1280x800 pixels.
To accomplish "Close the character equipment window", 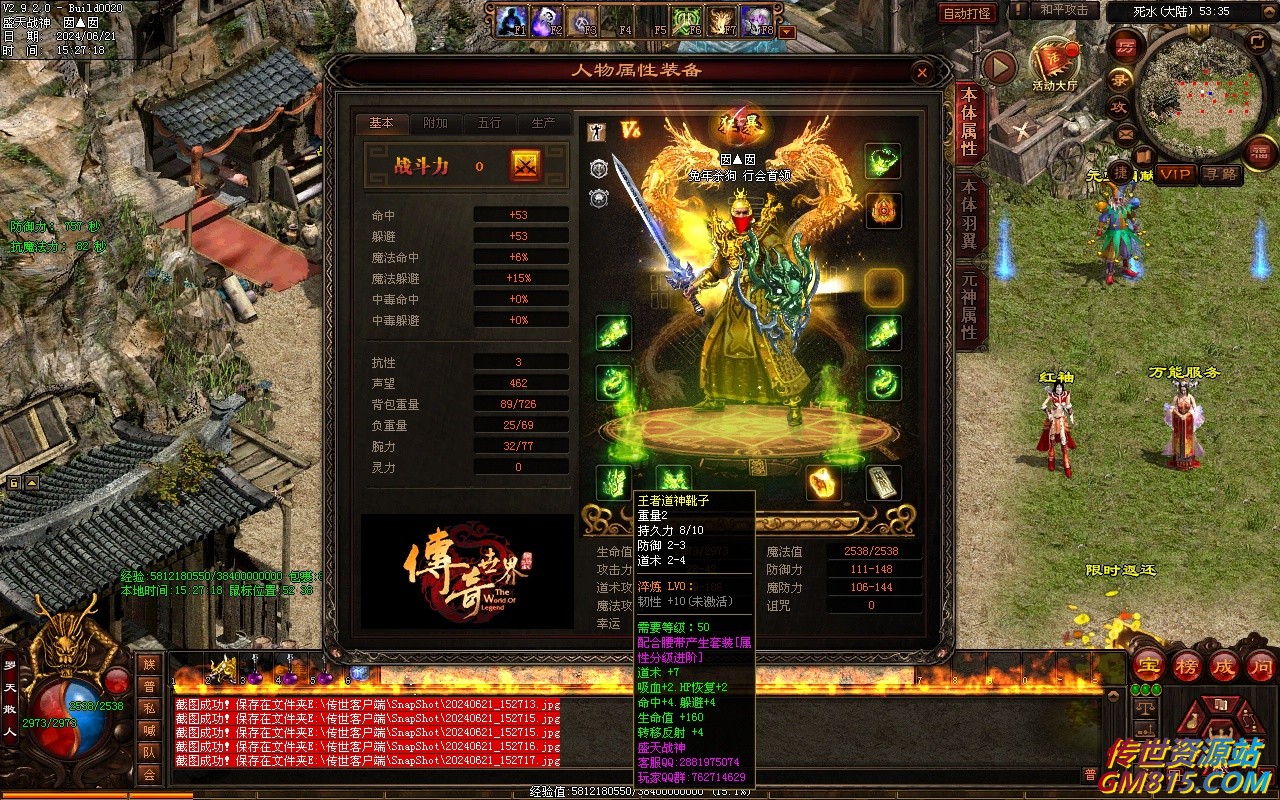I will pos(922,72).
